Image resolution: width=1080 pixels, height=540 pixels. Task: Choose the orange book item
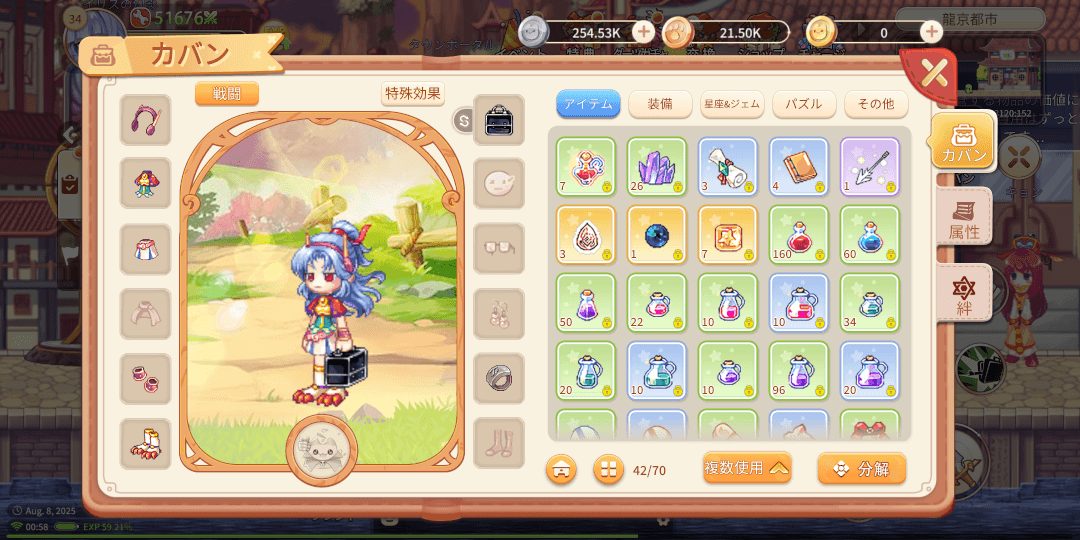point(798,165)
